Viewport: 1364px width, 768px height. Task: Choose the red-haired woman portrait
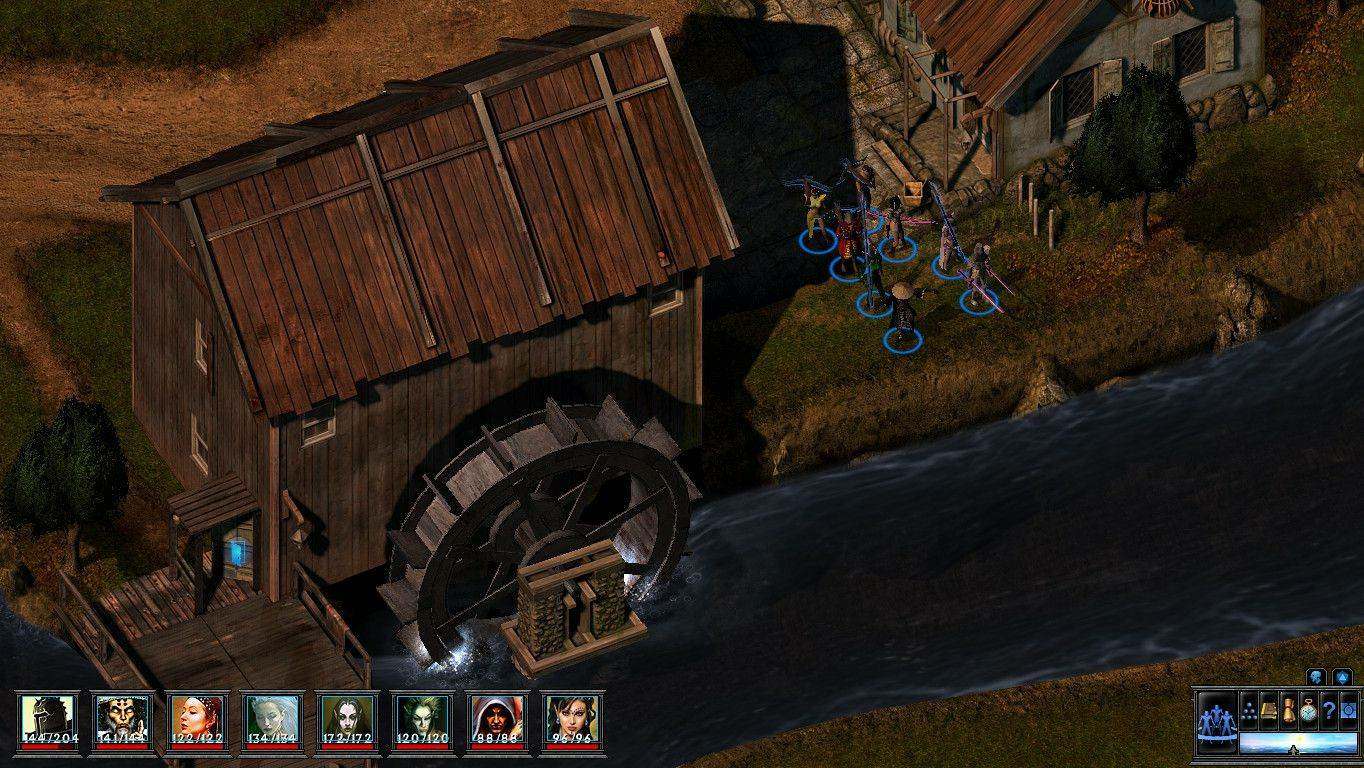[197, 716]
